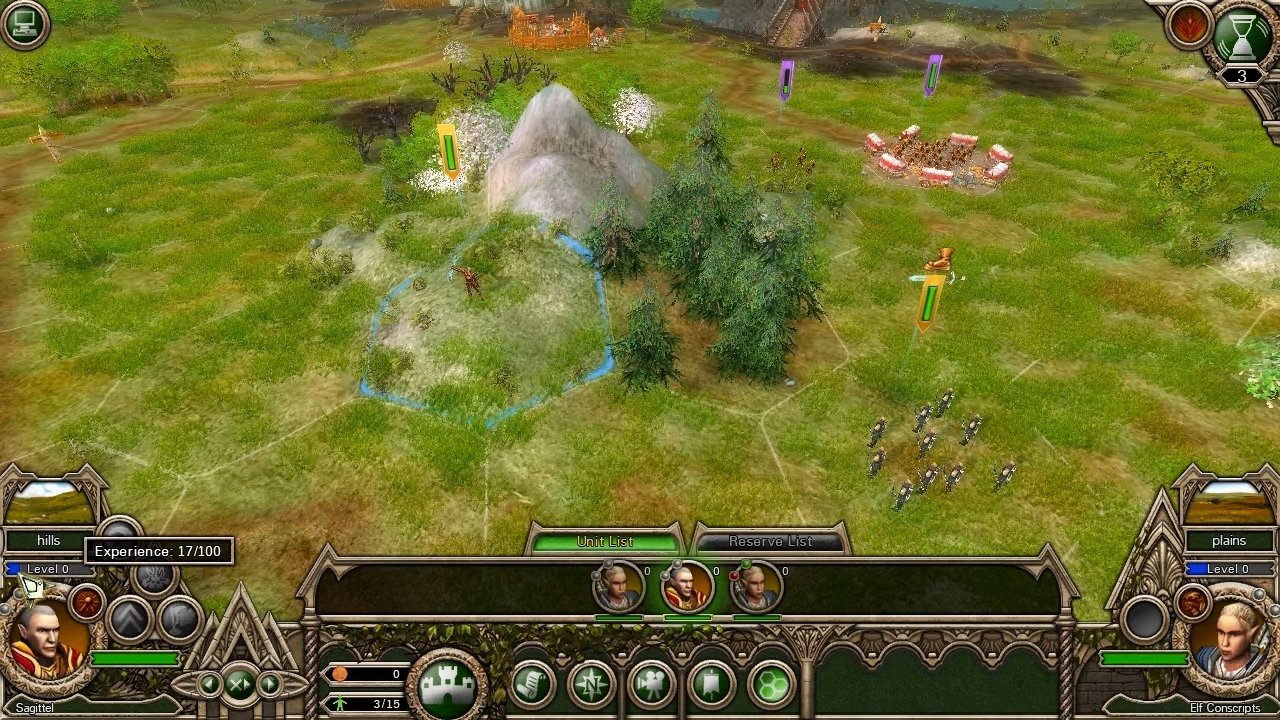Activate the compass north button
This screenshot has height=720, width=1280.
591,686
